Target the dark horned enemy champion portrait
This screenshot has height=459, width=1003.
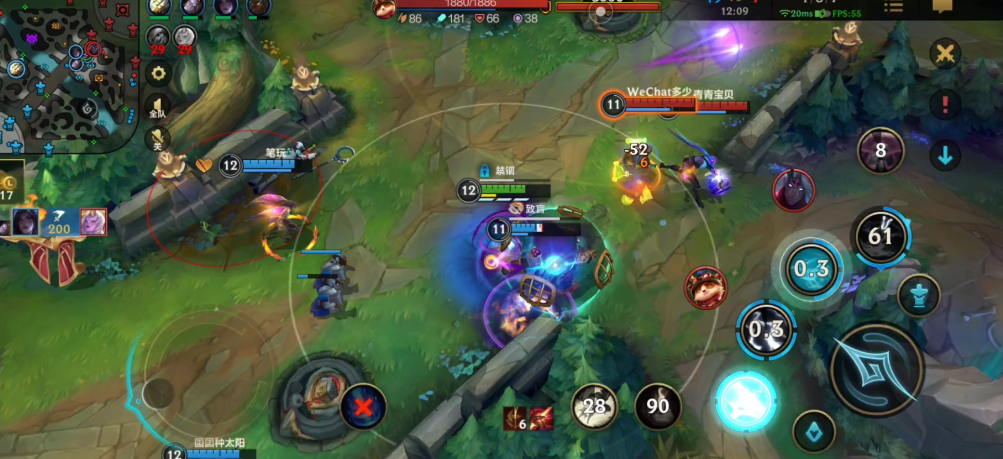793,190
